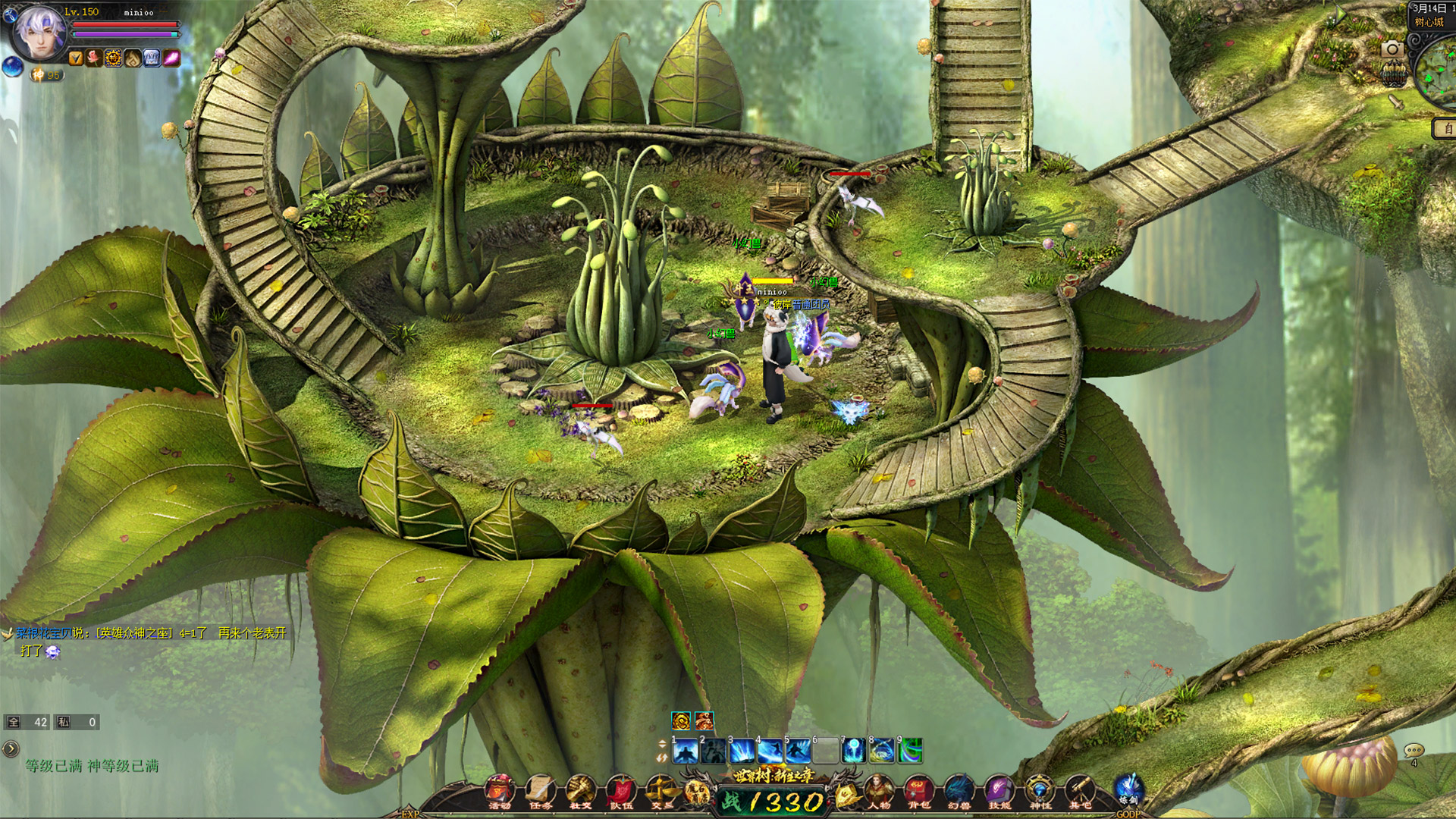Open the 技能 skills book
This screenshot has height=819, width=1456.
click(x=999, y=792)
